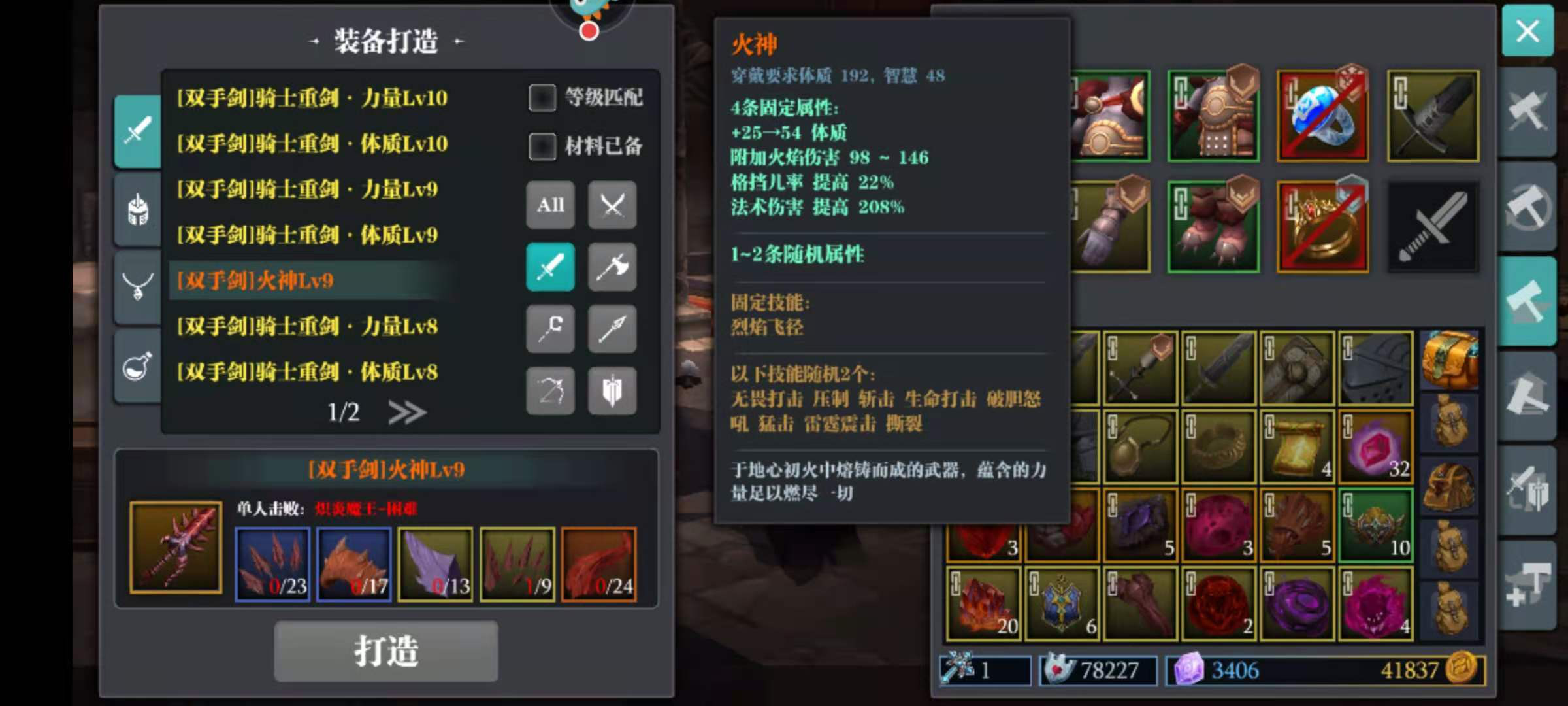Select the crossed-swords weapon filter icon
Screen dimensions: 1568x706
pyautogui.click(x=612, y=205)
